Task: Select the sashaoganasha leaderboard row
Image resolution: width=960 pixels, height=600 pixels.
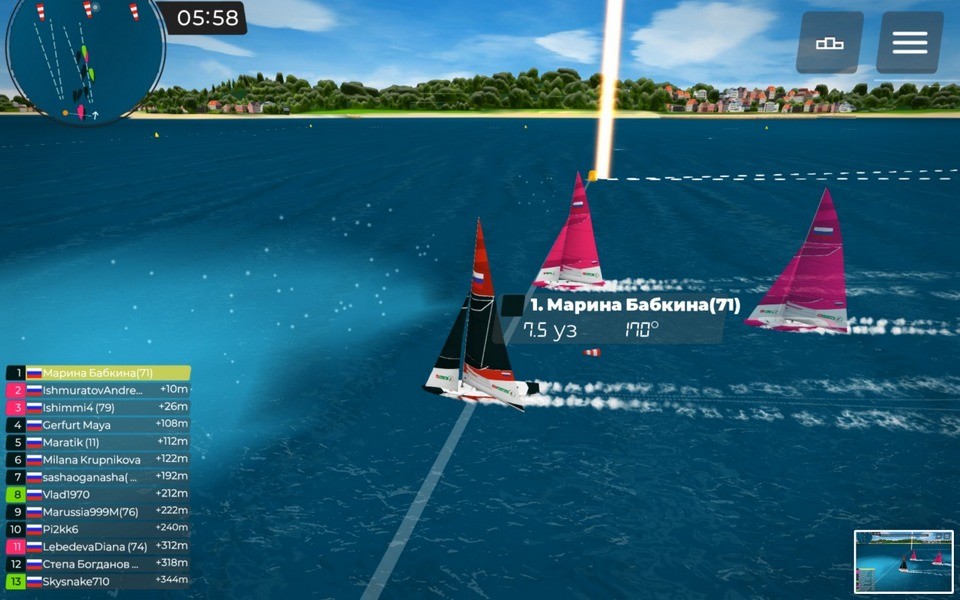Action: [x=98, y=477]
